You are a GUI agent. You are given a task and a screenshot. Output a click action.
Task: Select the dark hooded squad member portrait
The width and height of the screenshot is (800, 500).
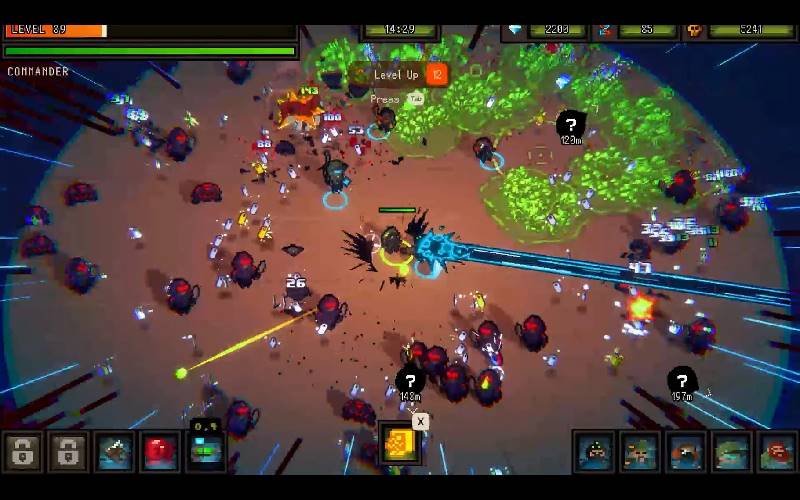[594, 452]
